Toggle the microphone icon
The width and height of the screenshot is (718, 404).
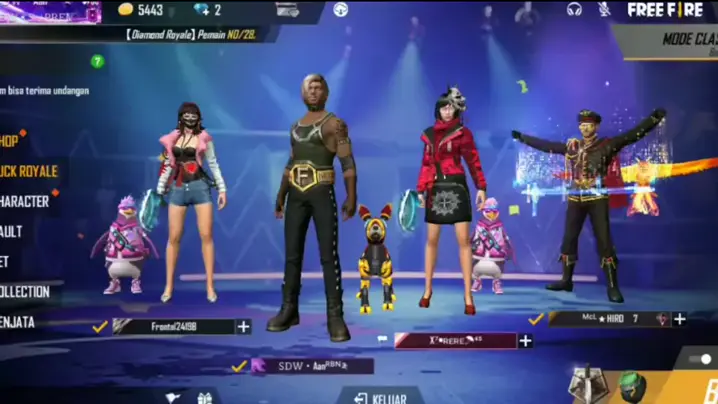(604, 9)
